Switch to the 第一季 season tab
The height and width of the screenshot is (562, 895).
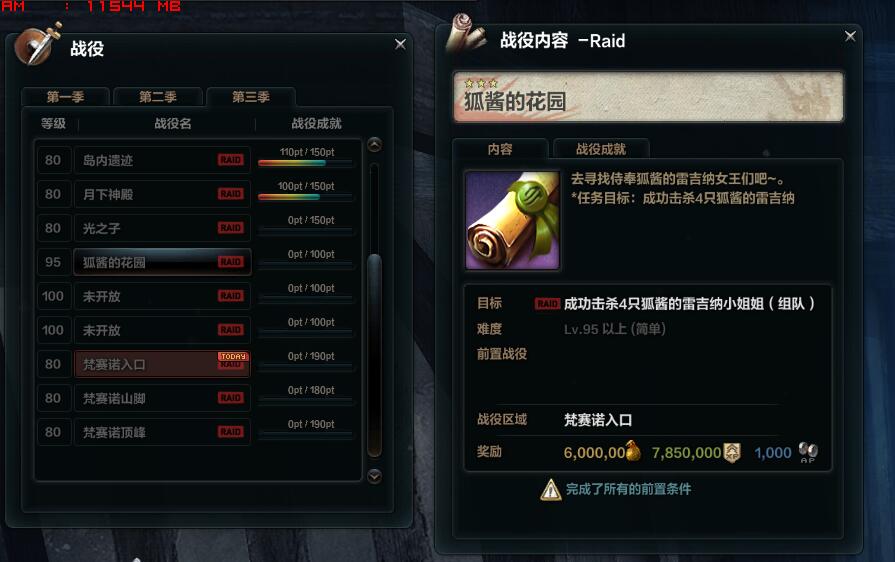pyautogui.click(x=66, y=97)
